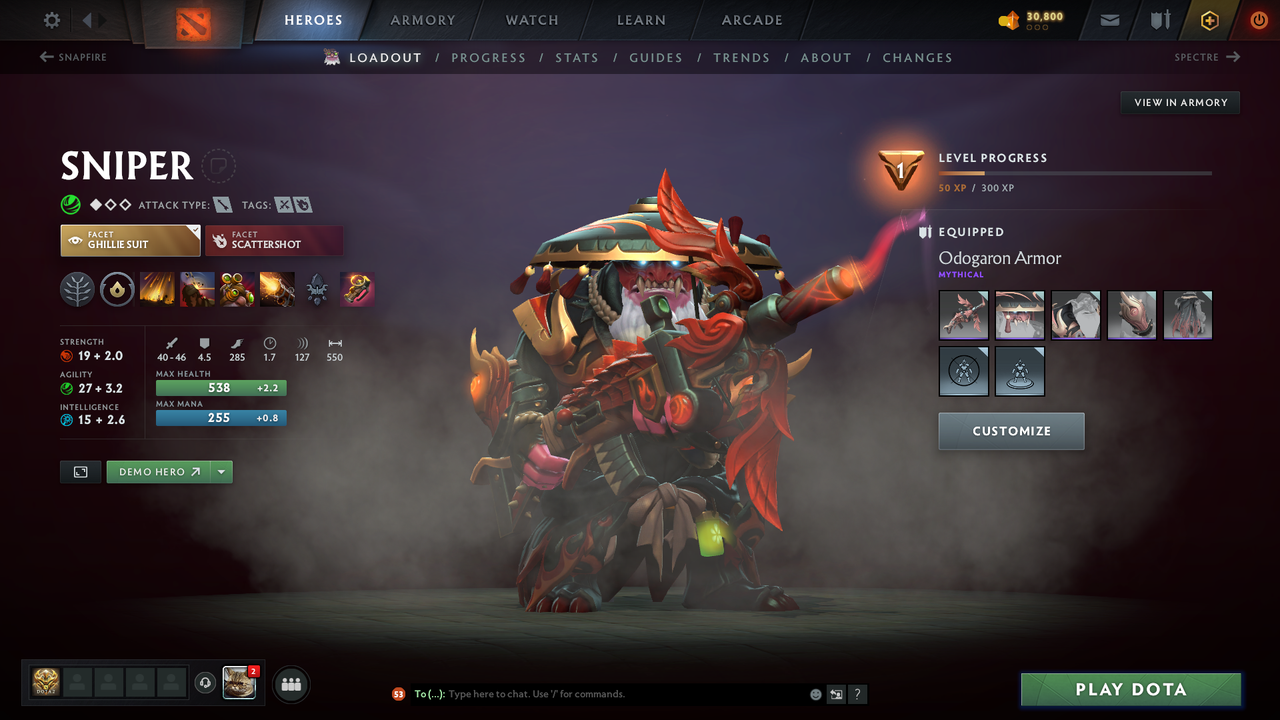Open your inbox mail icon

[1108, 19]
